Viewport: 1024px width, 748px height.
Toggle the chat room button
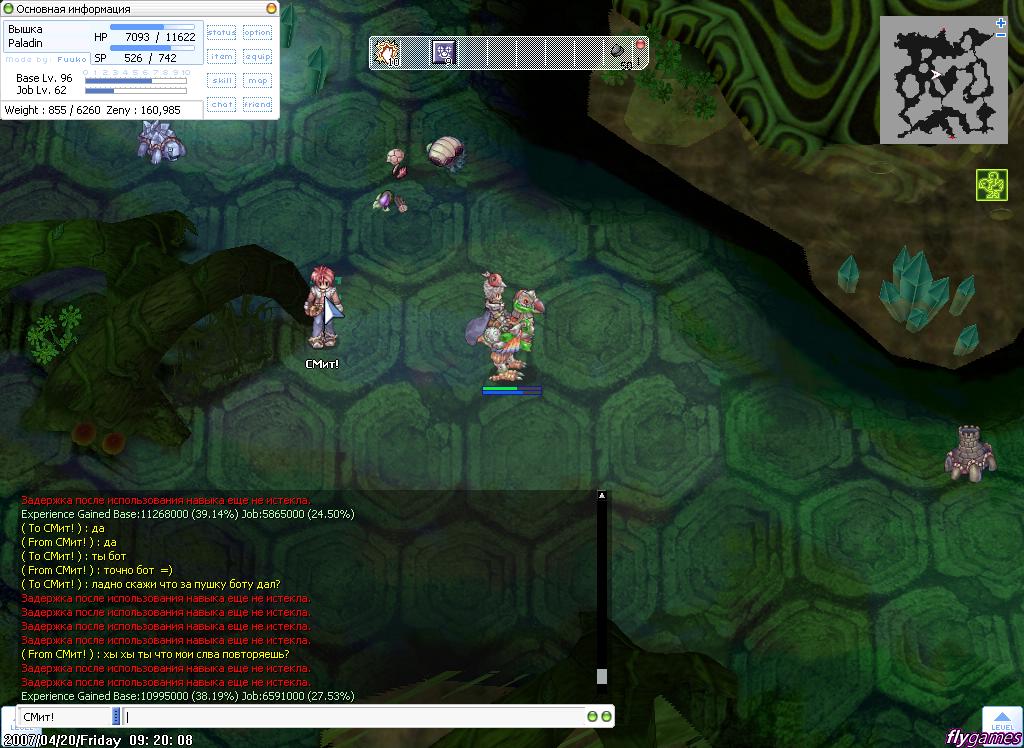tap(221, 104)
